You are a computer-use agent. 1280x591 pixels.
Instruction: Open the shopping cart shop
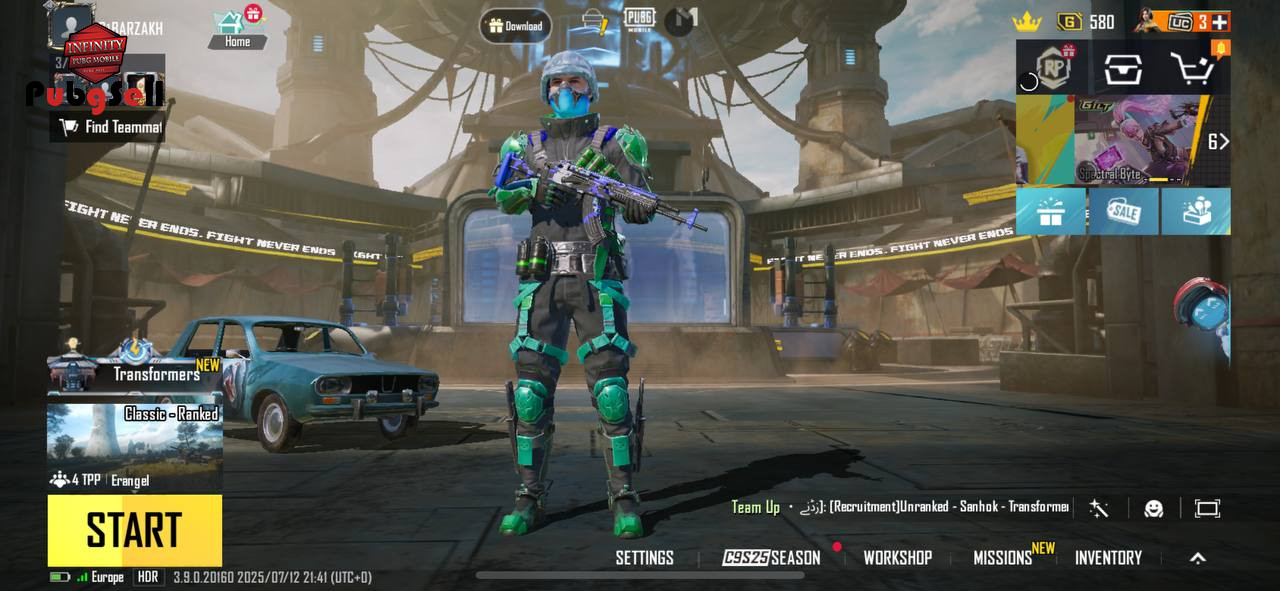point(1193,68)
